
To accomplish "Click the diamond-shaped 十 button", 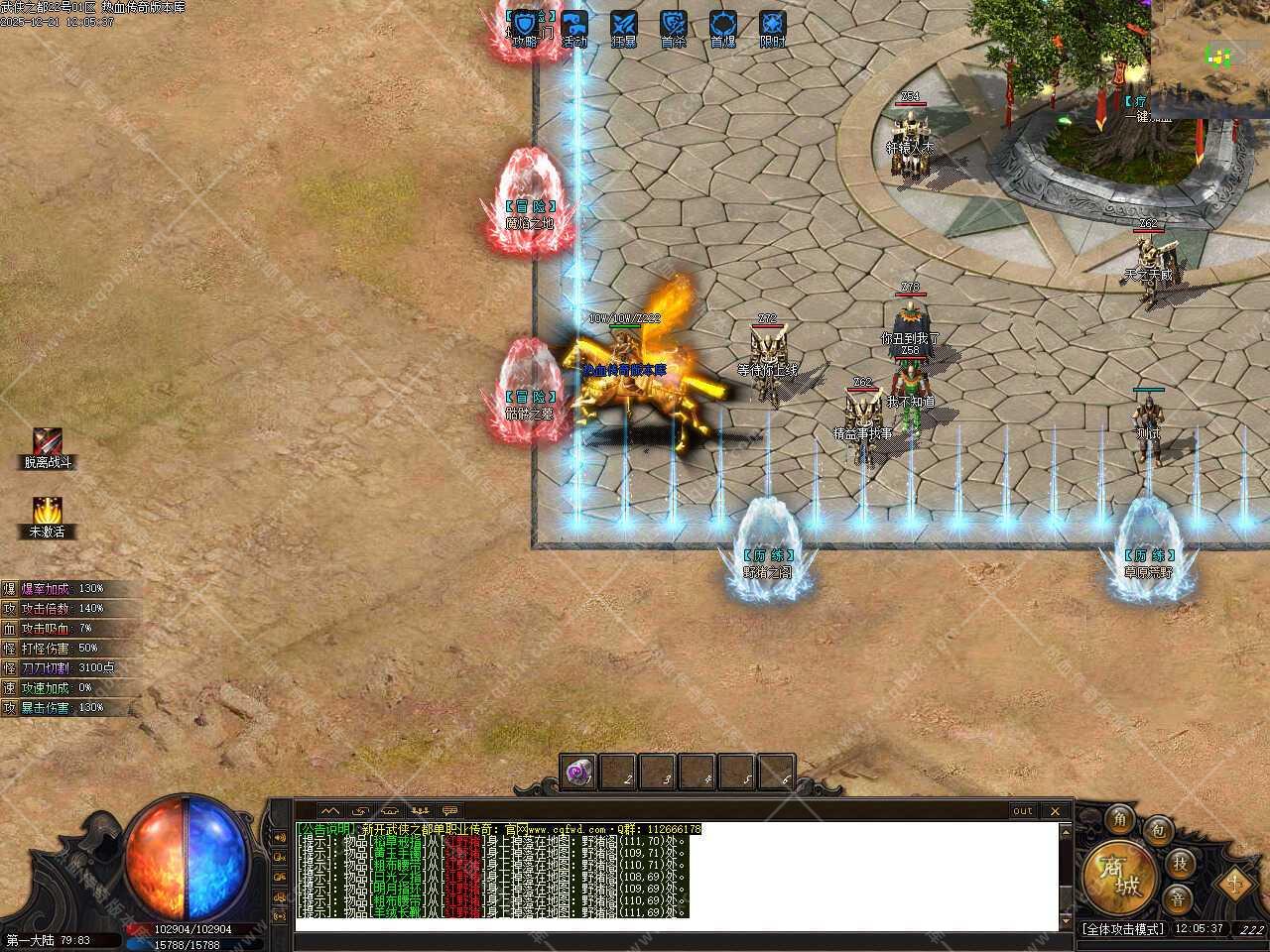I will click(x=1234, y=879).
